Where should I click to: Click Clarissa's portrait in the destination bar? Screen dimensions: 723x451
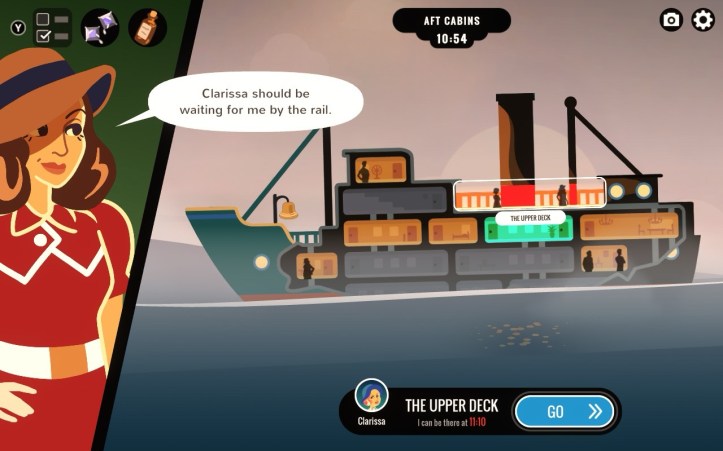tap(372, 397)
